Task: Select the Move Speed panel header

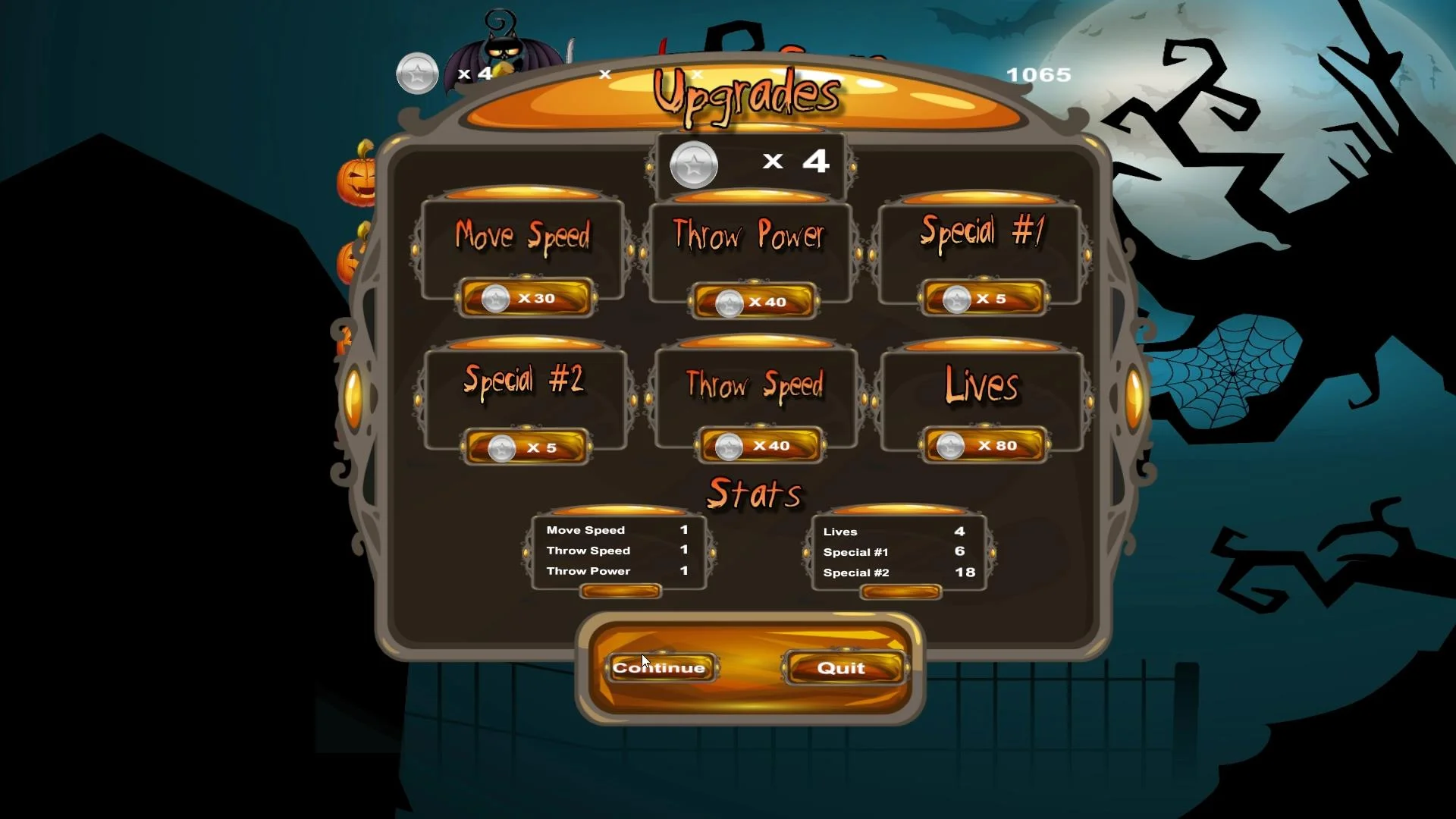Action: tap(522, 236)
